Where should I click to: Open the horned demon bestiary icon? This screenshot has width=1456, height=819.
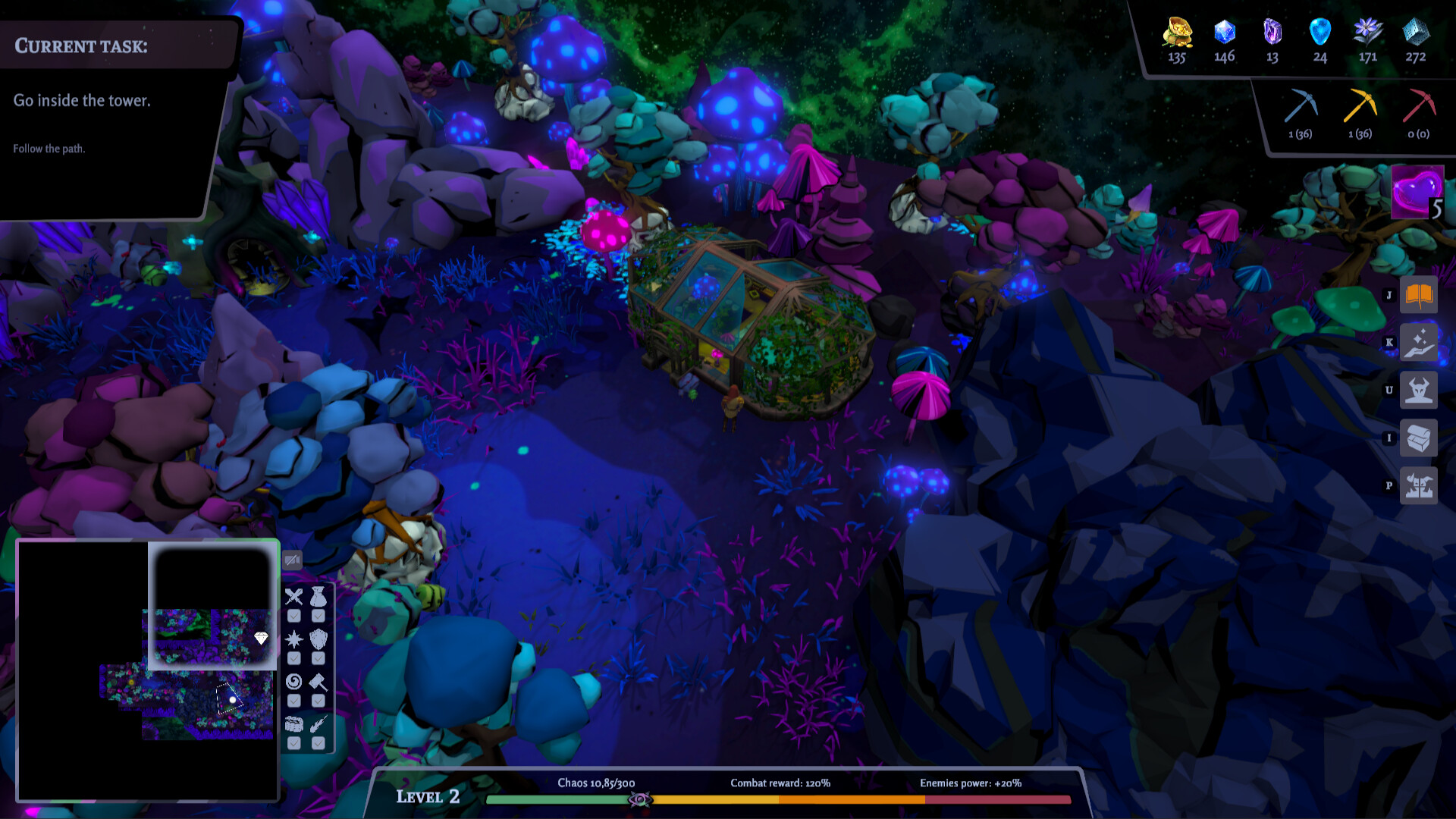(x=1418, y=391)
